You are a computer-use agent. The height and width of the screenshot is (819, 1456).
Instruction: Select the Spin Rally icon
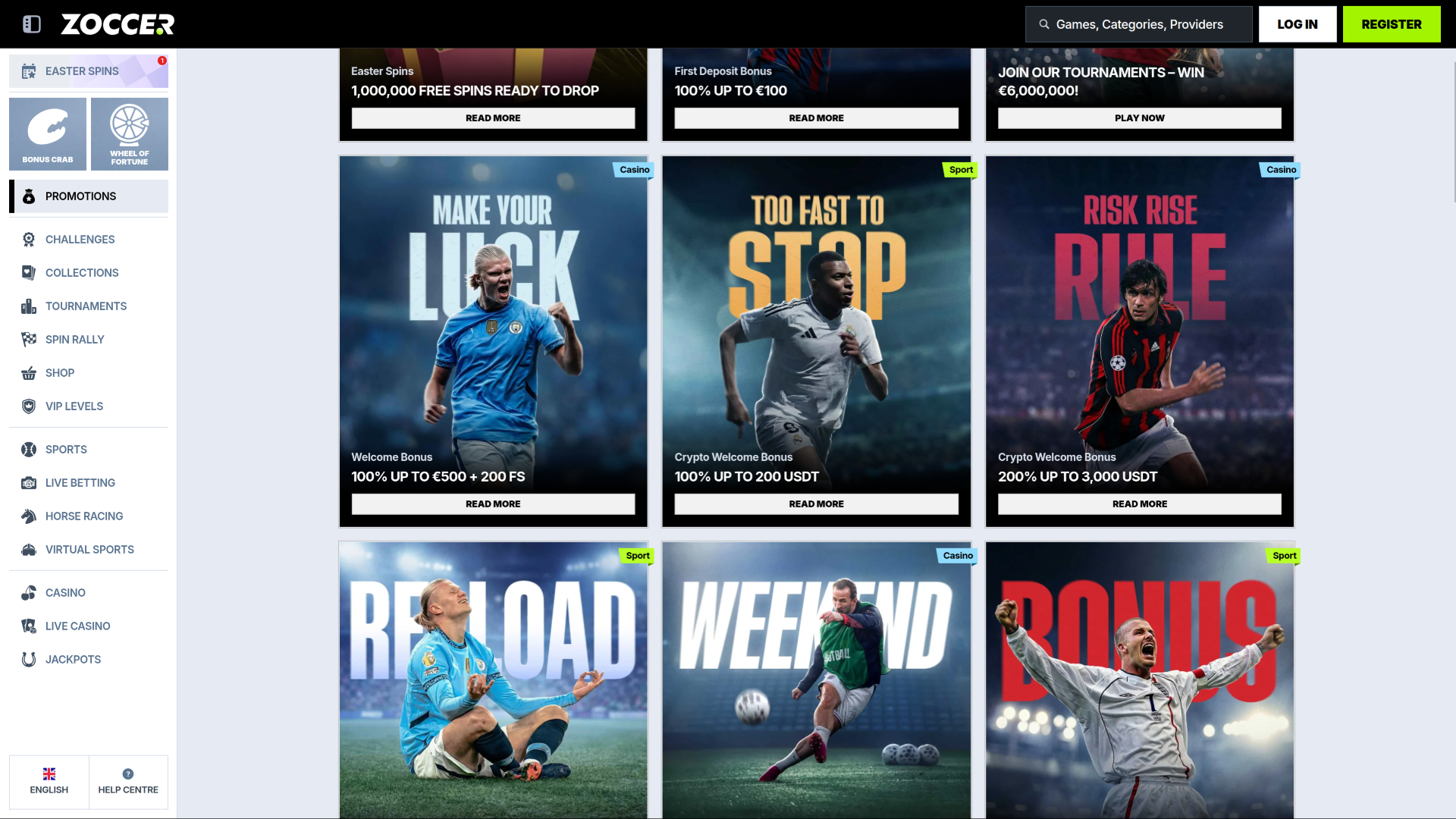click(x=28, y=339)
